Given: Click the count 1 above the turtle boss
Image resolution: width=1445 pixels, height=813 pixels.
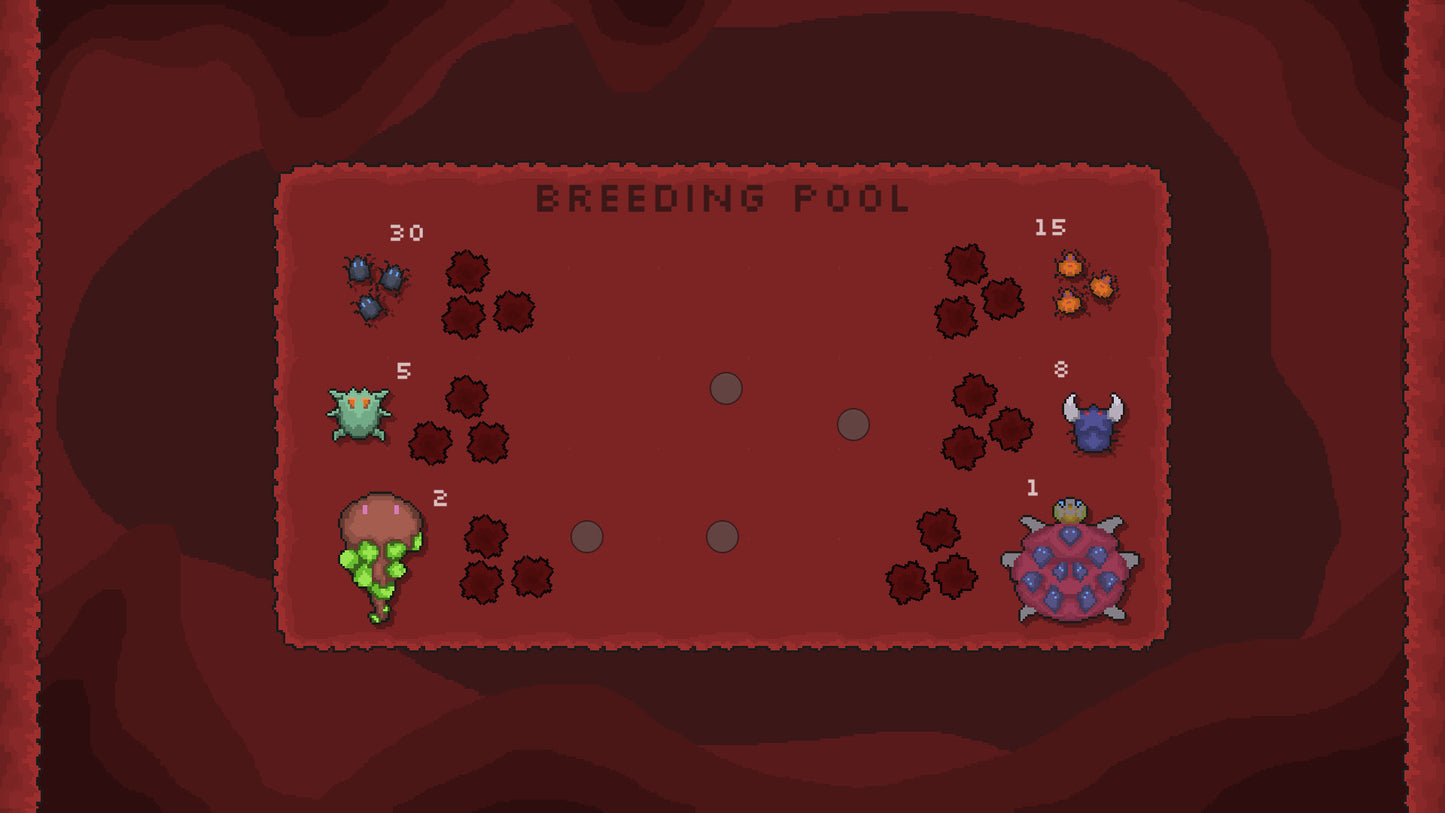Looking at the screenshot, I should pyautogui.click(x=1032, y=489).
